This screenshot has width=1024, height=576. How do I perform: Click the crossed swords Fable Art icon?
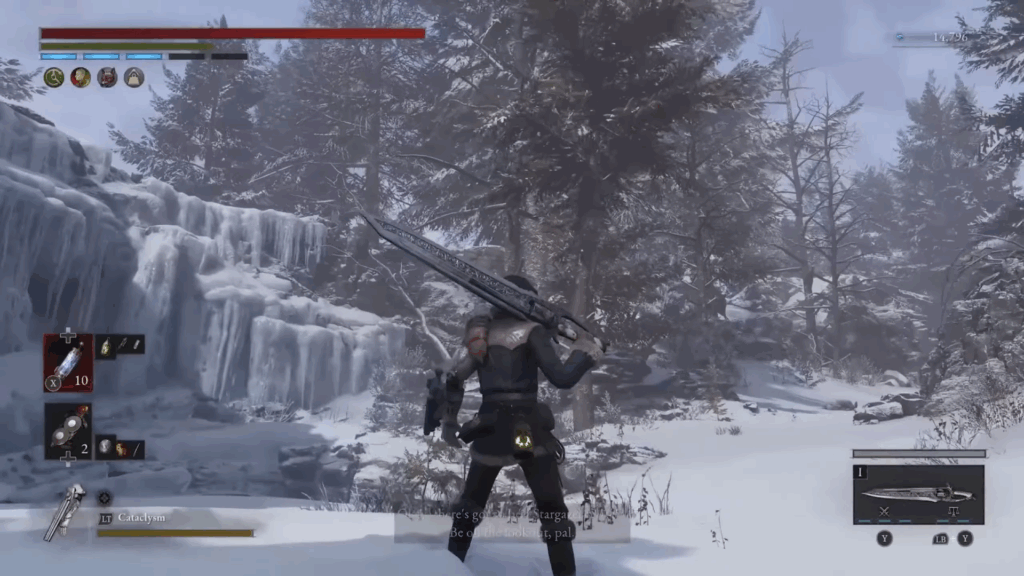coord(884,511)
